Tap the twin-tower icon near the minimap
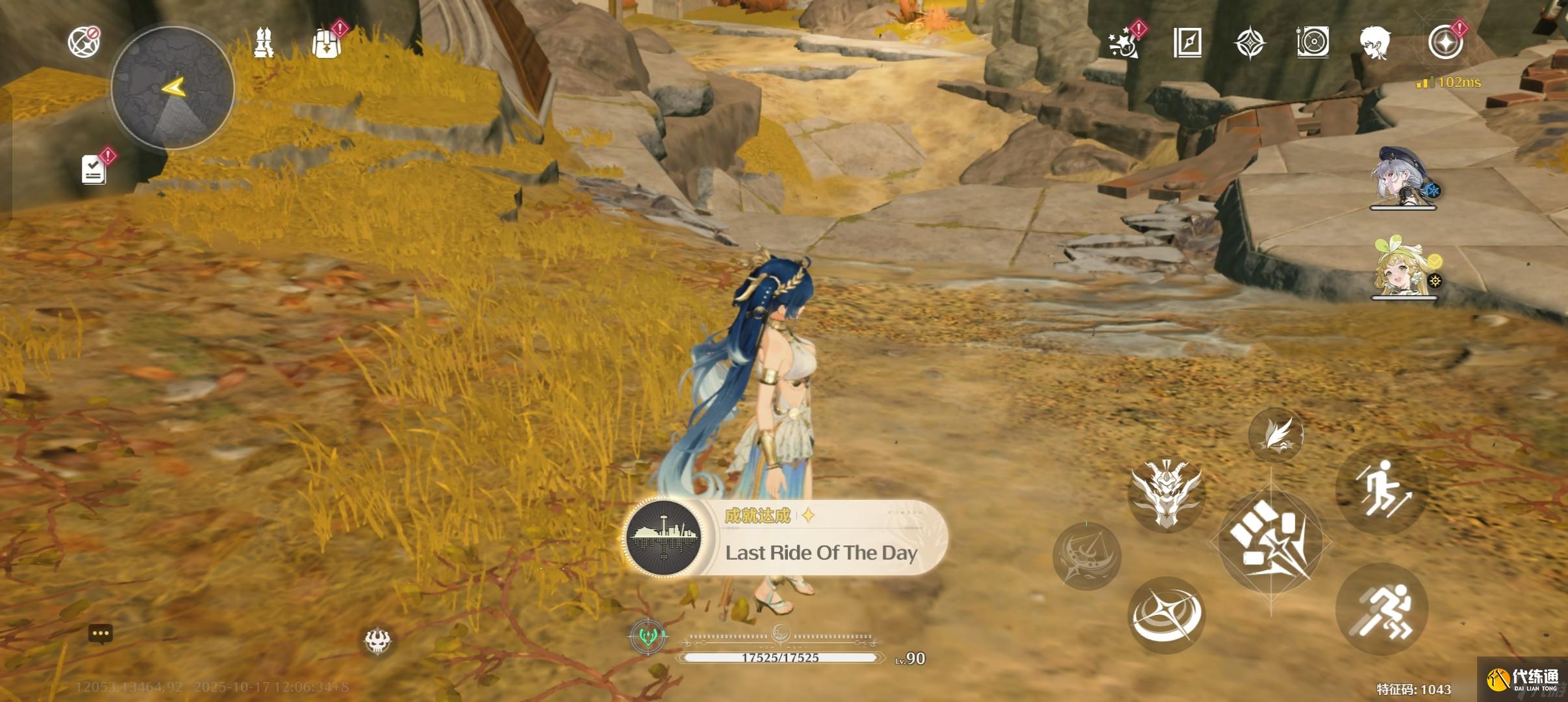This screenshot has width=1568, height=702. (263, 43)
